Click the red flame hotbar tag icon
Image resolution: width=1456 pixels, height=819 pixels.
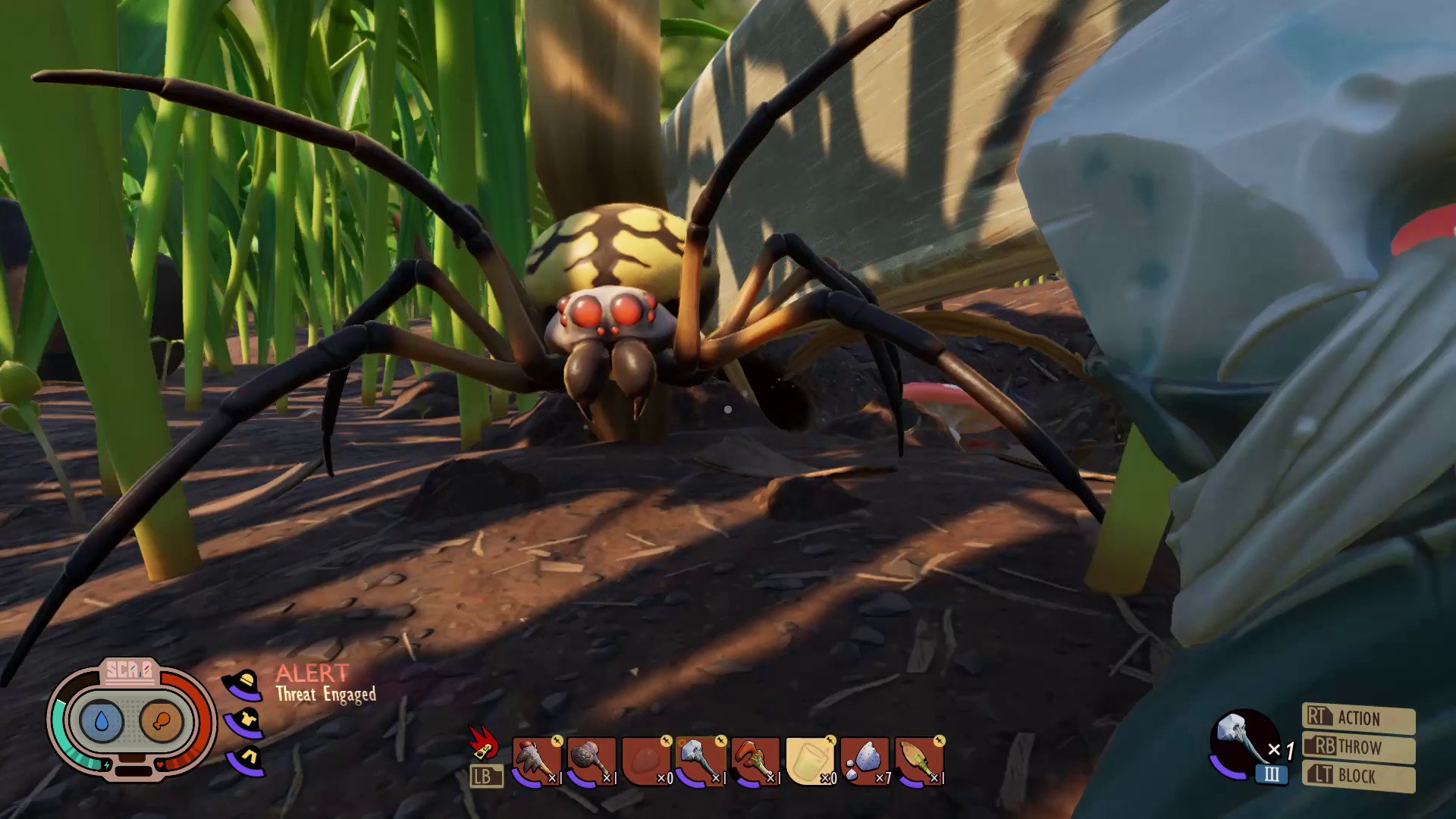coord(483,742)
